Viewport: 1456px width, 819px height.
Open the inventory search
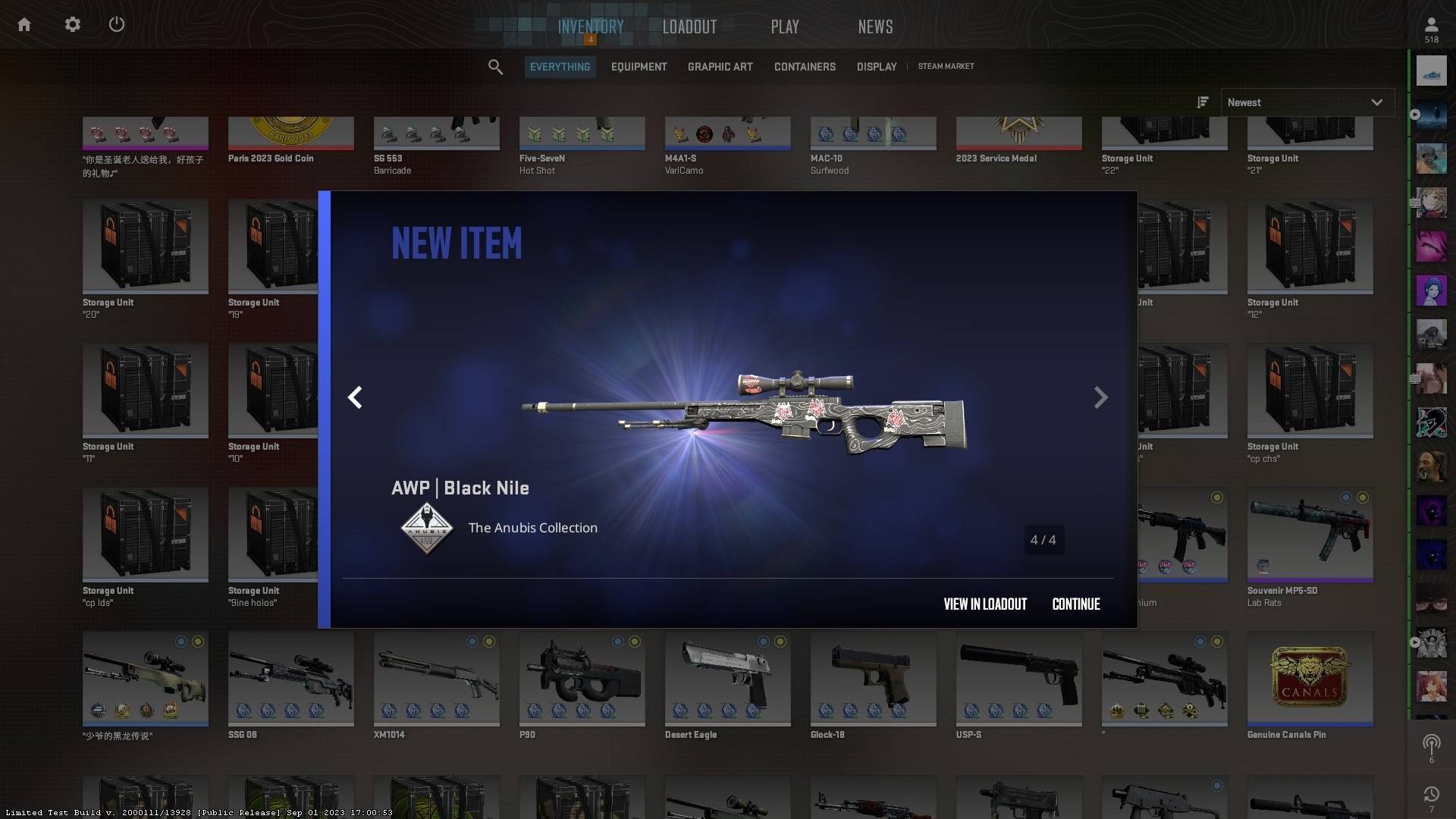[x=495, y=67]
